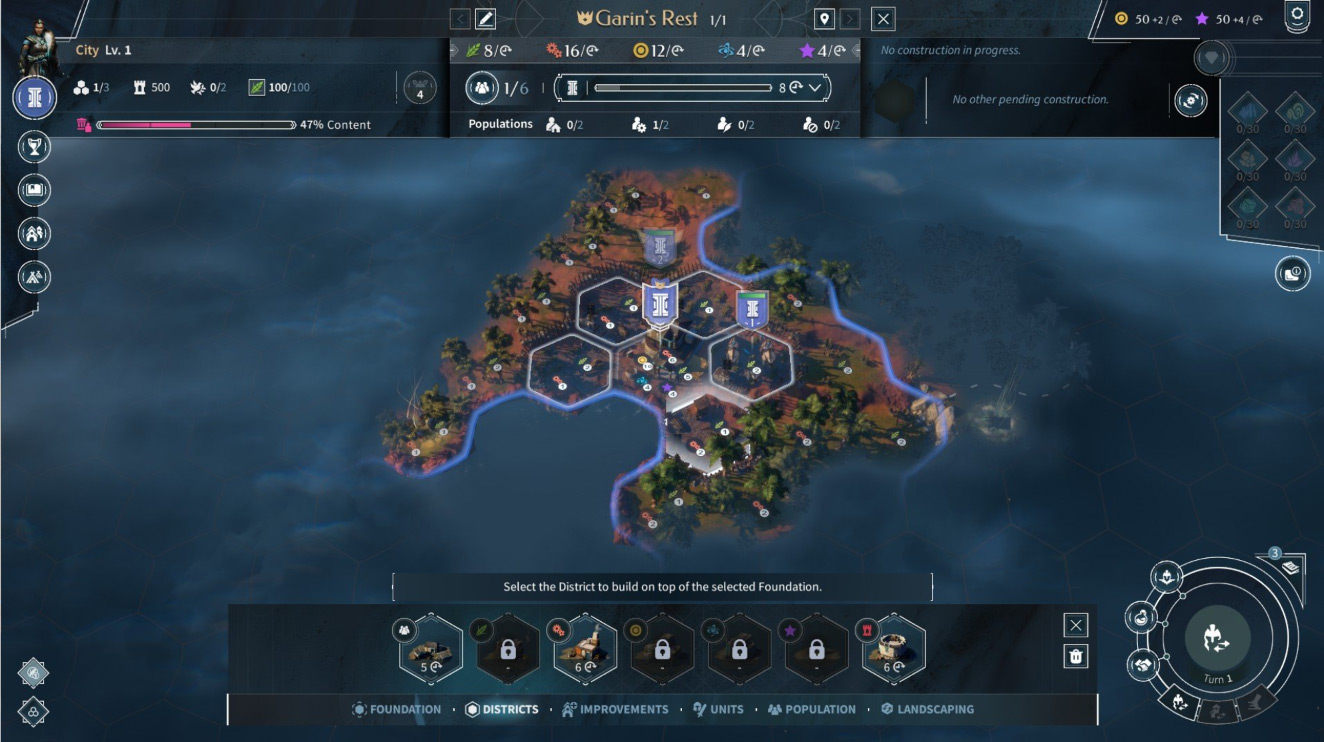Switch to the Foundation tab
Screen dimensions: 1324x742
tap(397, 709)
